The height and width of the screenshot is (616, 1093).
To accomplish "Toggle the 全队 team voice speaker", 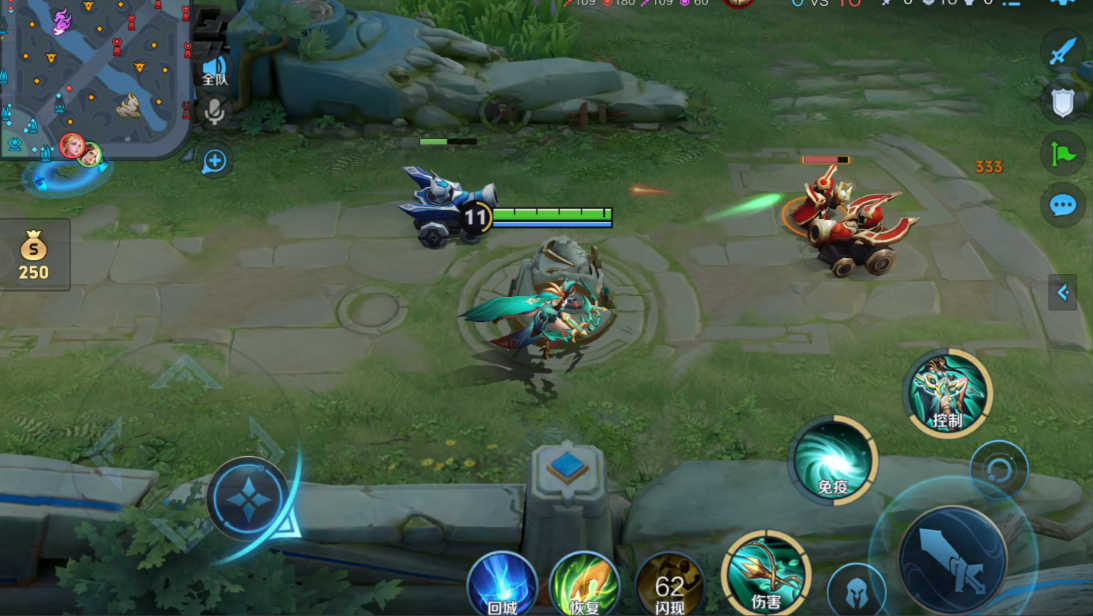I will 214,70.
